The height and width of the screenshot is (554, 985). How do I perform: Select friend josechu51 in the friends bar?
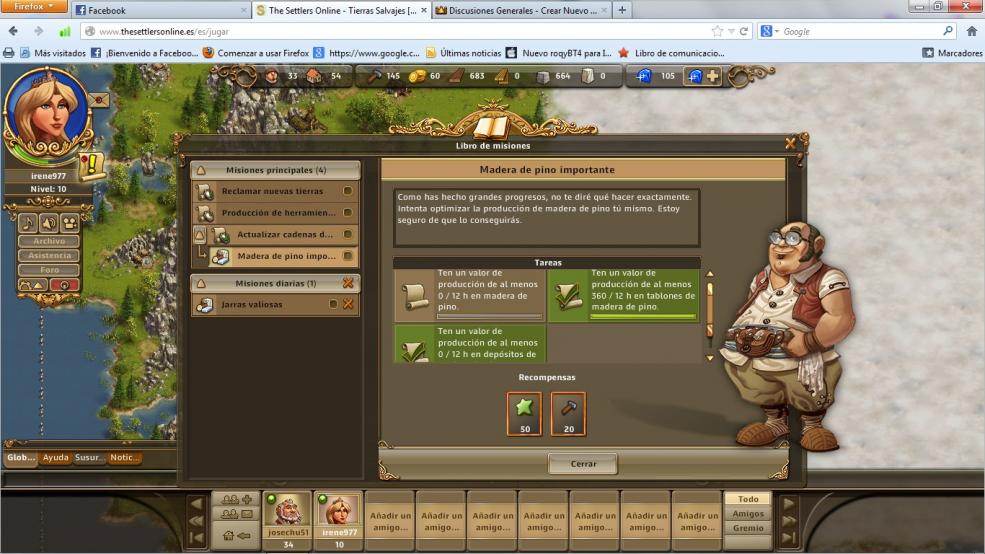(x=288, y=516)
